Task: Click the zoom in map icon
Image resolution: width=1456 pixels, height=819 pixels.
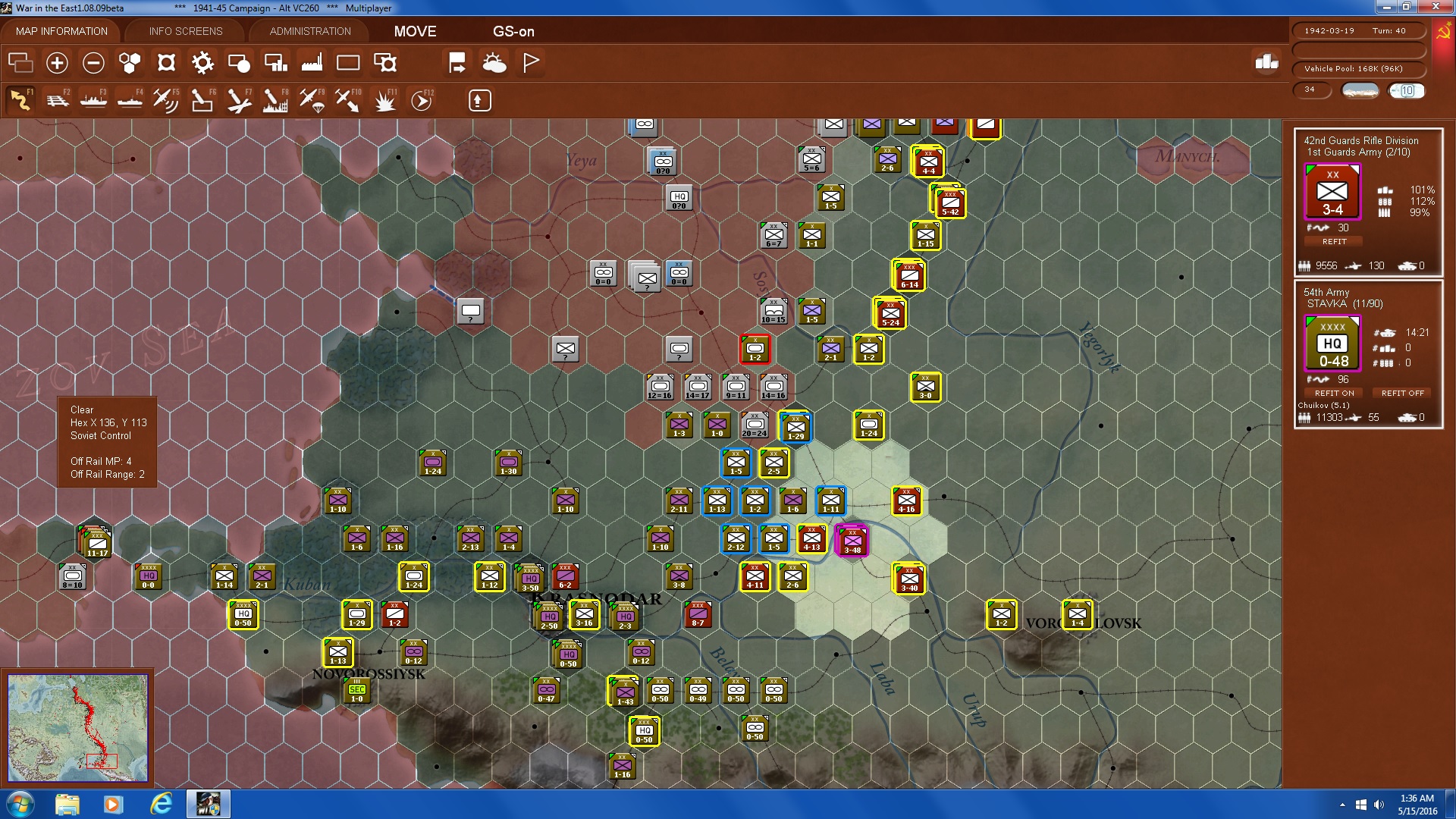Action: (x=55, y=64)
